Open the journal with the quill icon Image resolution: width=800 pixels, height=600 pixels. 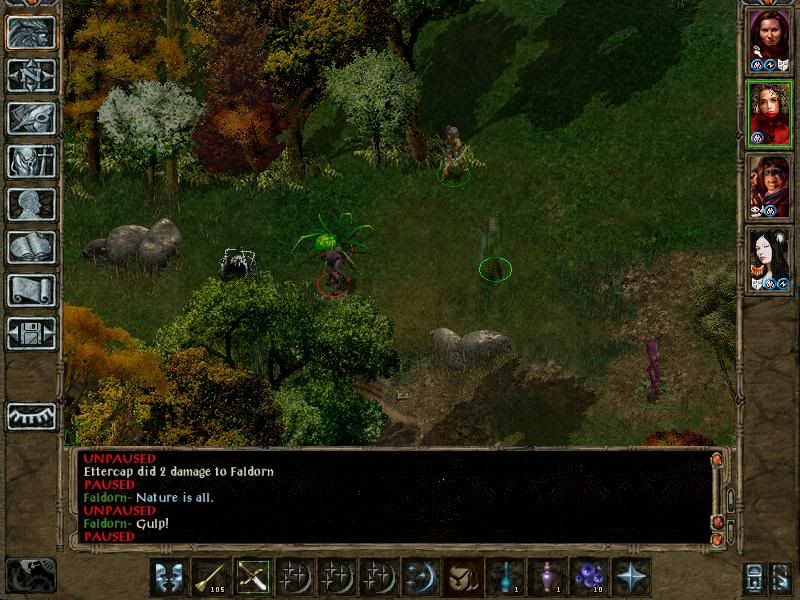point(31,118)
